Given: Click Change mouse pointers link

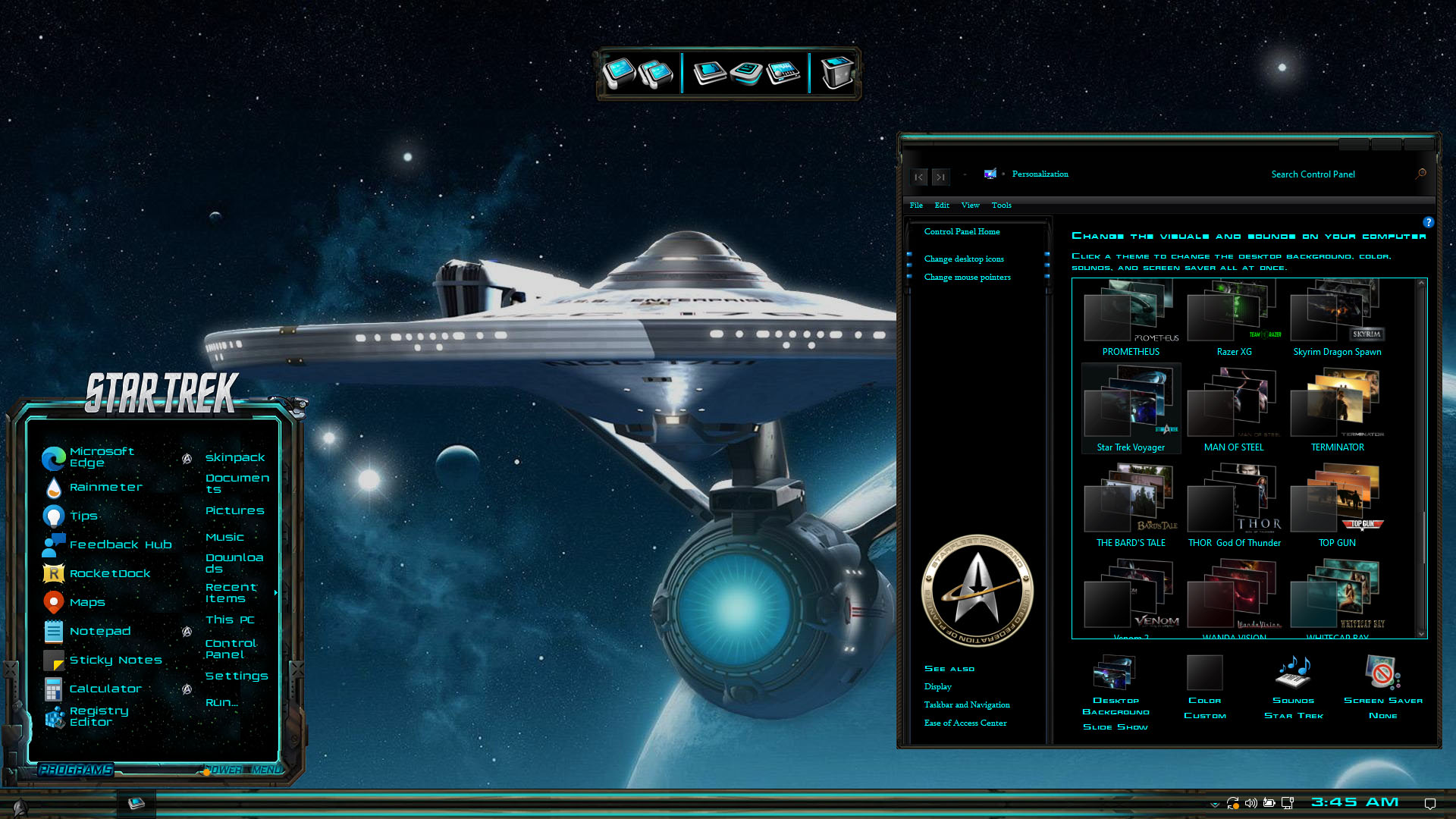Looking at the screenshot, I should [967, 278].
